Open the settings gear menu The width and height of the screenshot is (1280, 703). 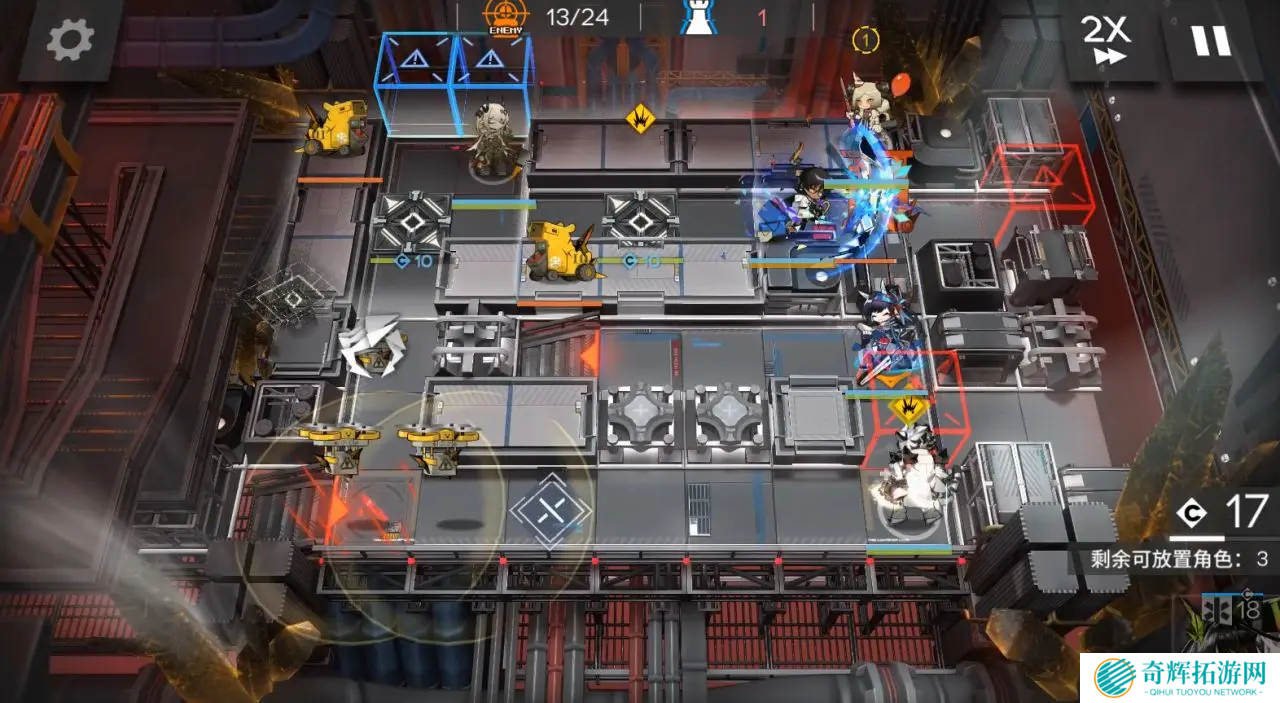click(x=70, y=40)
